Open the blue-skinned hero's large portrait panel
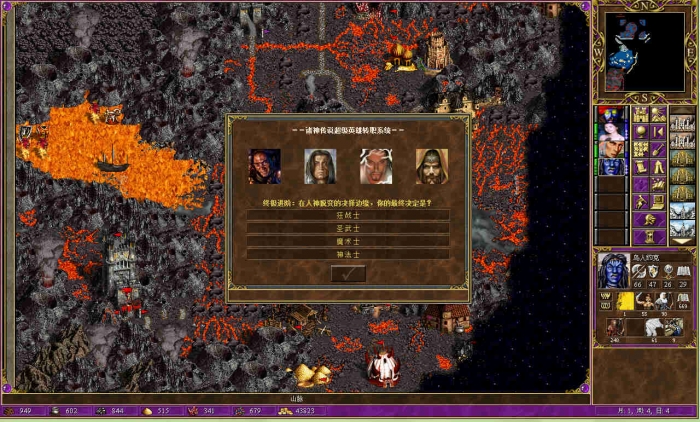The width and height of the screenshot is (700, 422). click(611, 270)
